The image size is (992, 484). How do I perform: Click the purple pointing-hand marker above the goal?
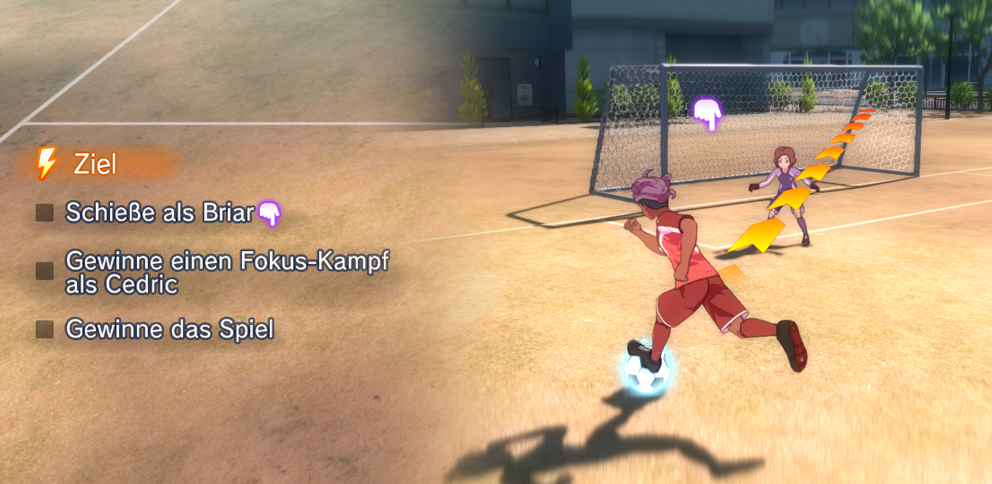tap(708, 114)
